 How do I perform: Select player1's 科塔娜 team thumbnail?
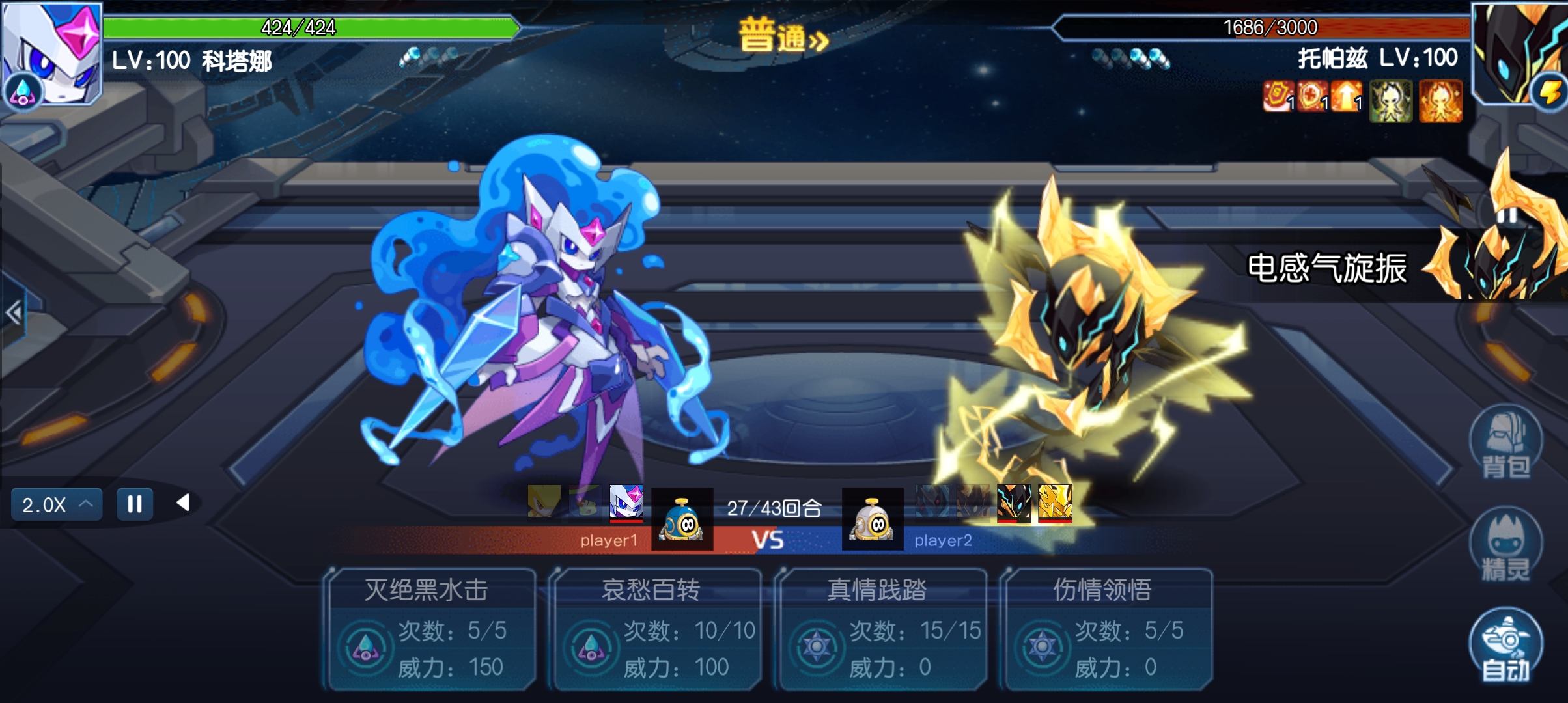pyautogui.click(x=626, y=502)
